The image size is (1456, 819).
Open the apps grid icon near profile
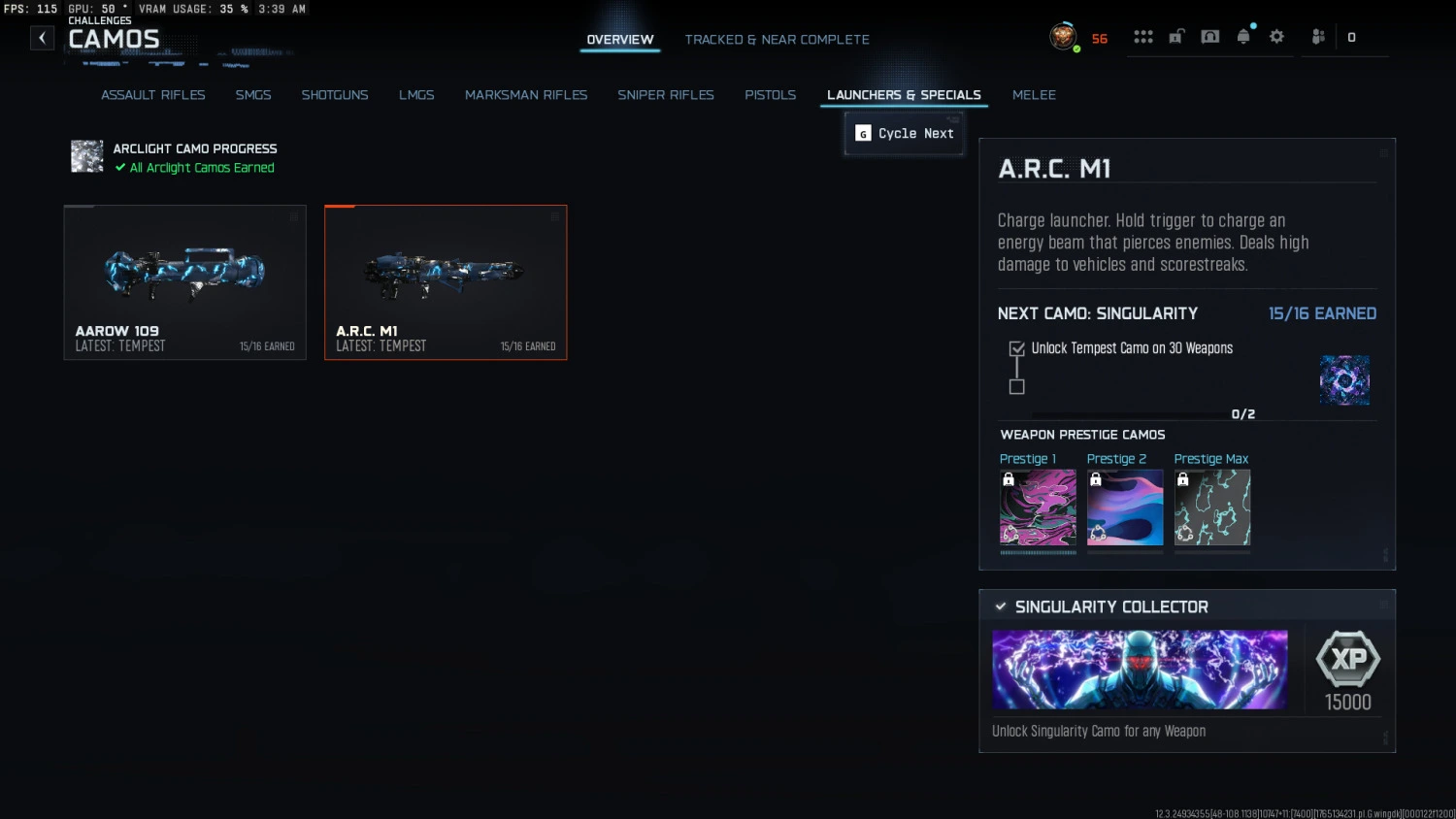click(1143, 36)
